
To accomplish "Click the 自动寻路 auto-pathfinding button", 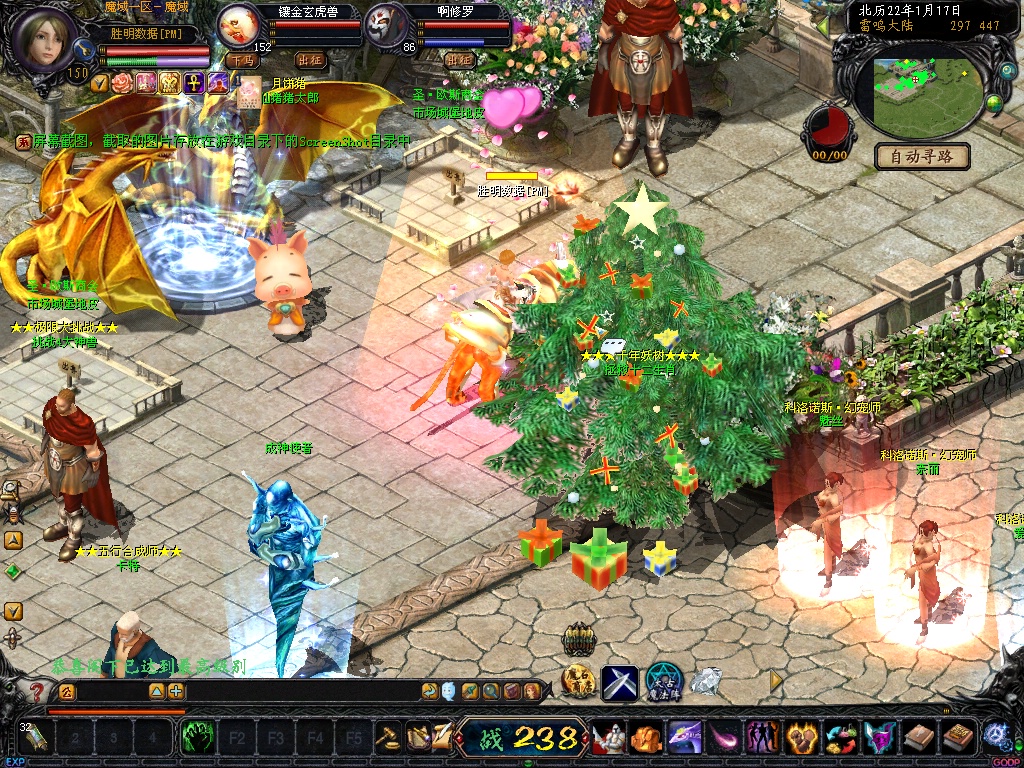I will 922,156.
